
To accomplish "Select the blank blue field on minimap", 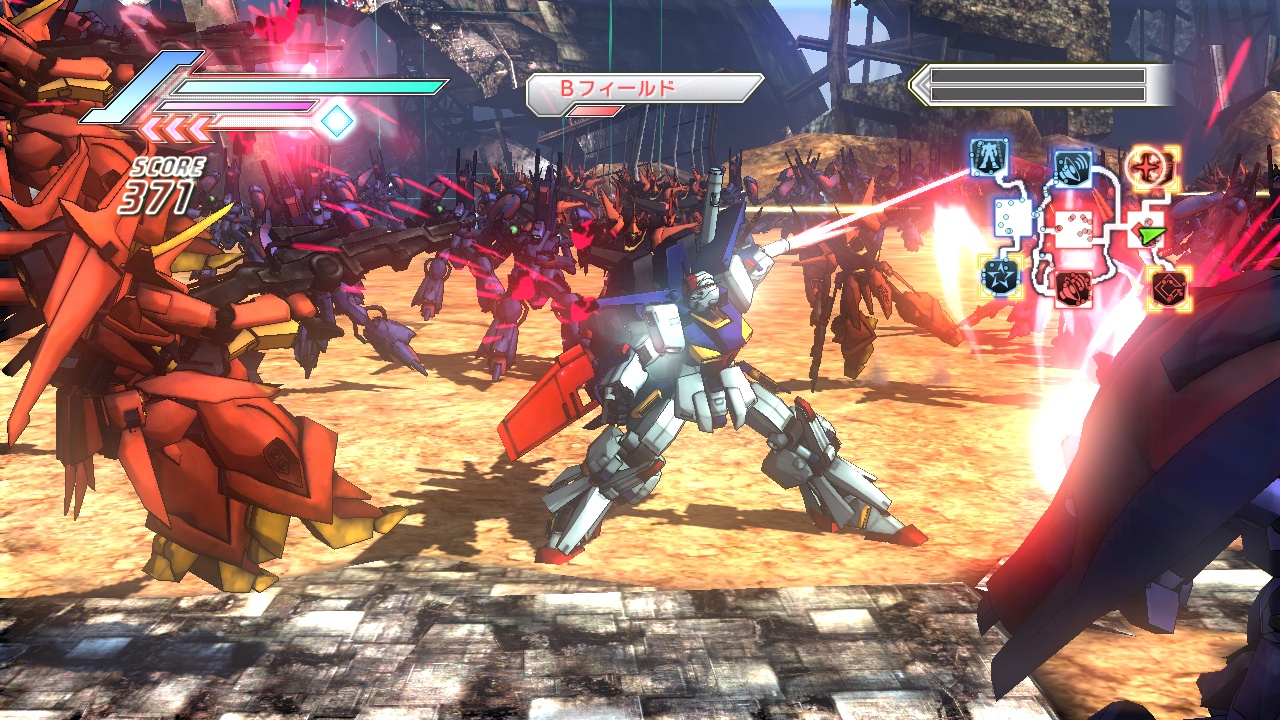I will 1012,217.
